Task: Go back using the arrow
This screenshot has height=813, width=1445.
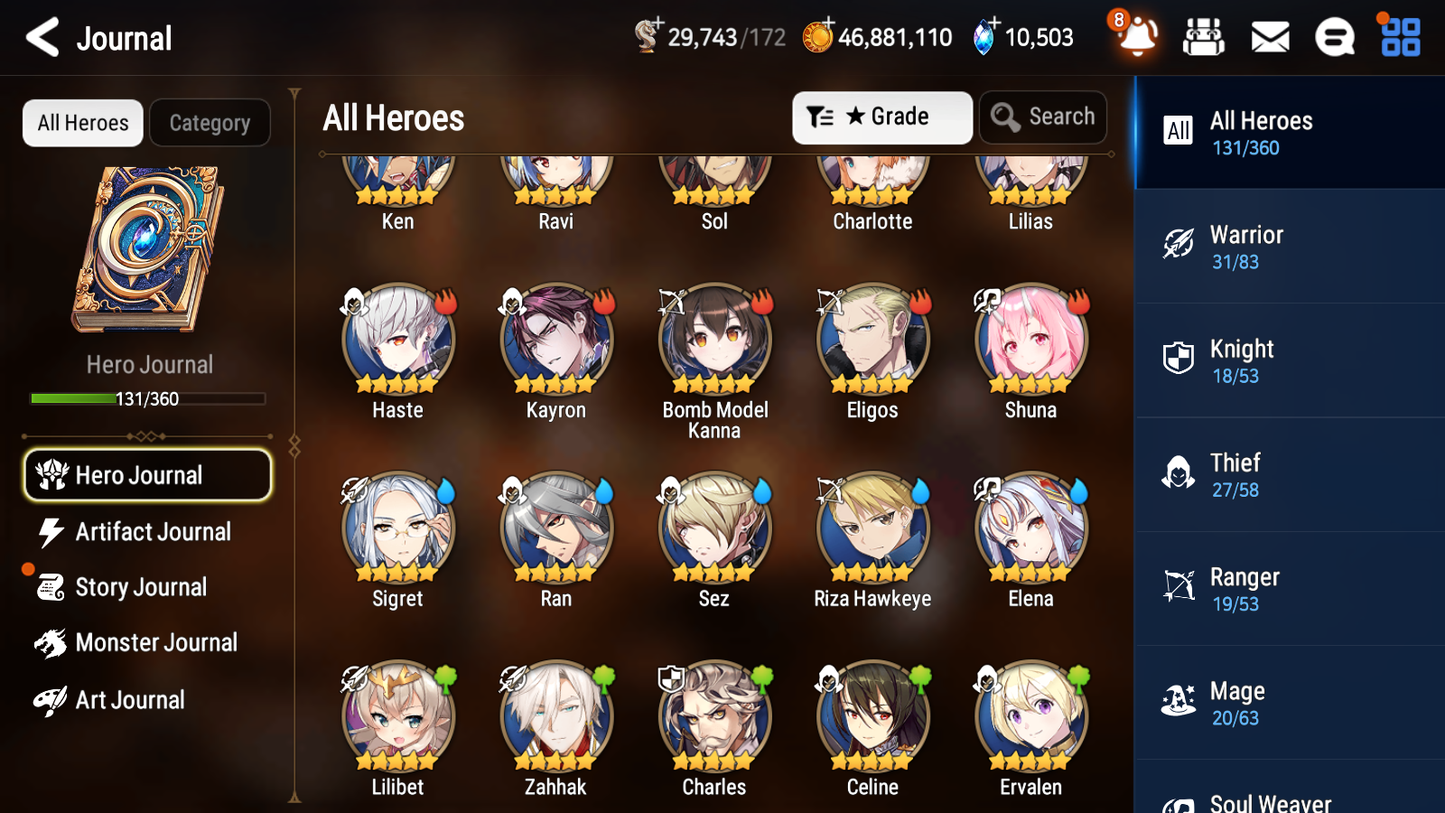Action: (x=42, y=37)
